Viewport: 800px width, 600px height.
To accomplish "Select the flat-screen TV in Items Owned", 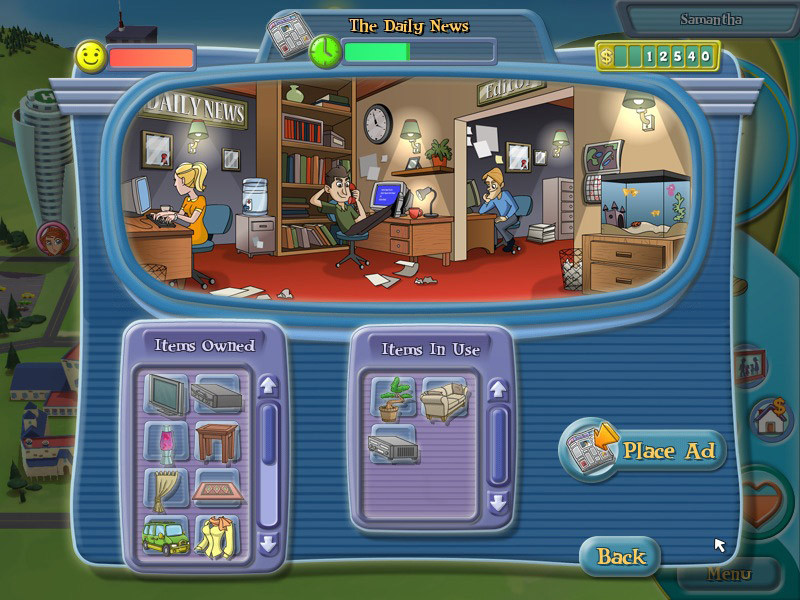I will [165, 393].
